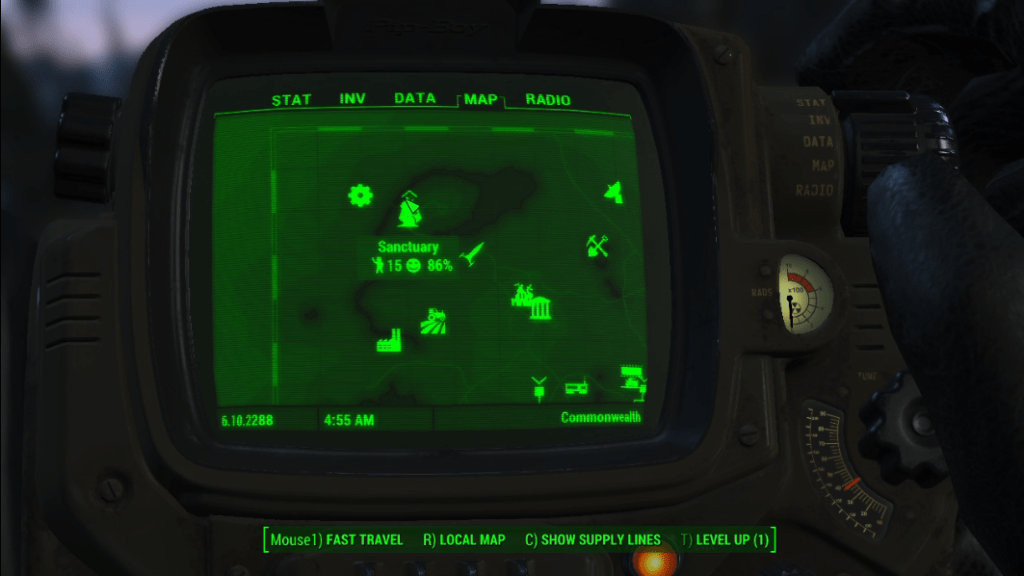Choose the rocket map marker

471,255
